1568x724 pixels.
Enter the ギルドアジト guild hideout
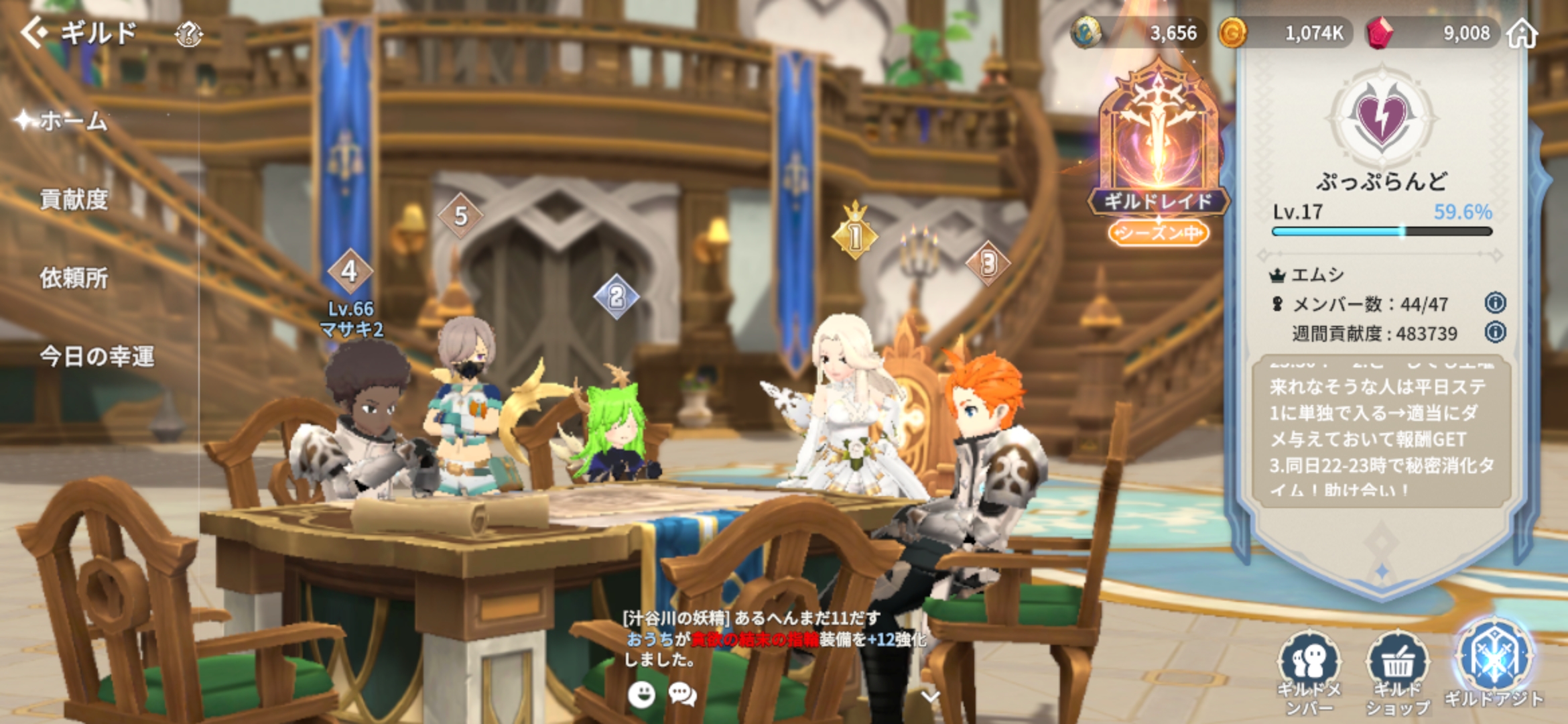(x=1494, y=664)
